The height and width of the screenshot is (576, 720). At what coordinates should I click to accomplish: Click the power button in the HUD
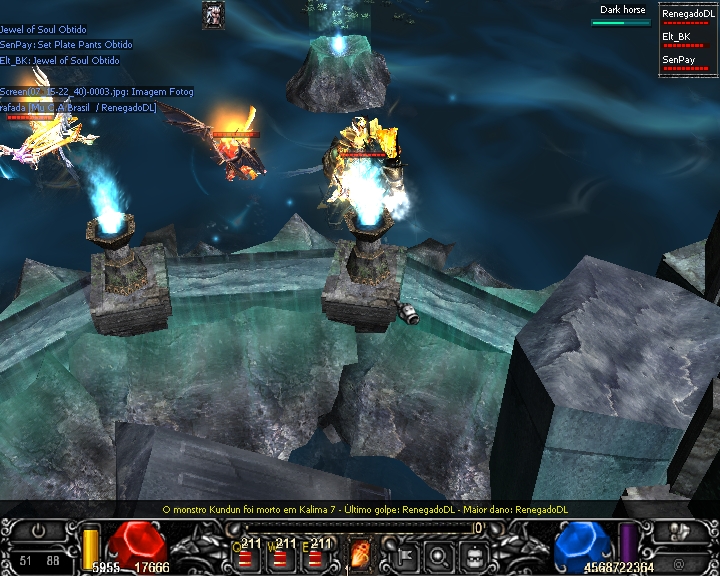pos(39,531)
